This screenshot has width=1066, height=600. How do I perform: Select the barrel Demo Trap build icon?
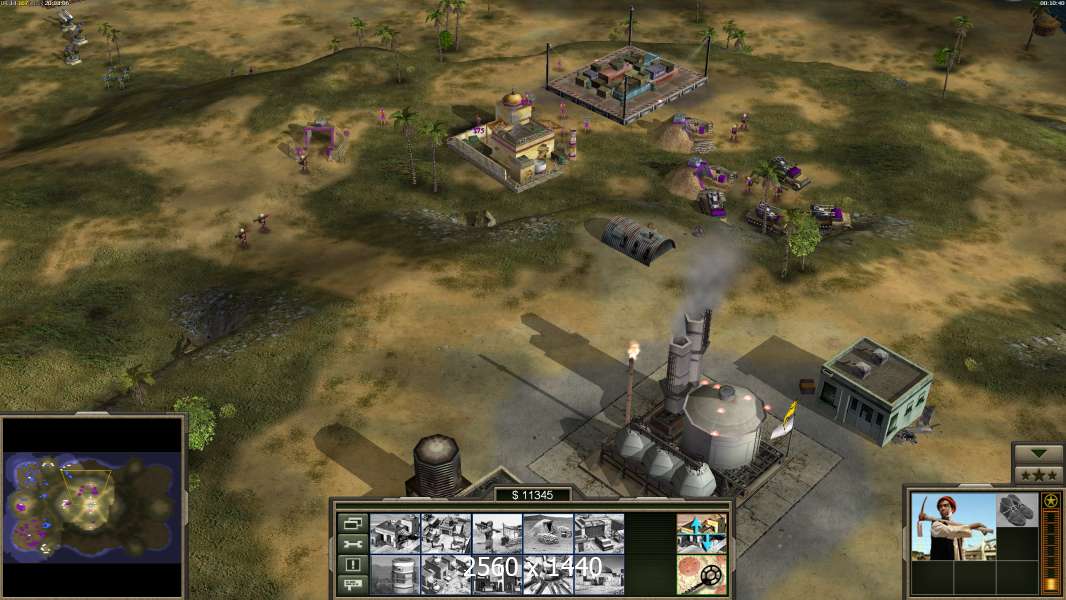click(x=394, y=574)
